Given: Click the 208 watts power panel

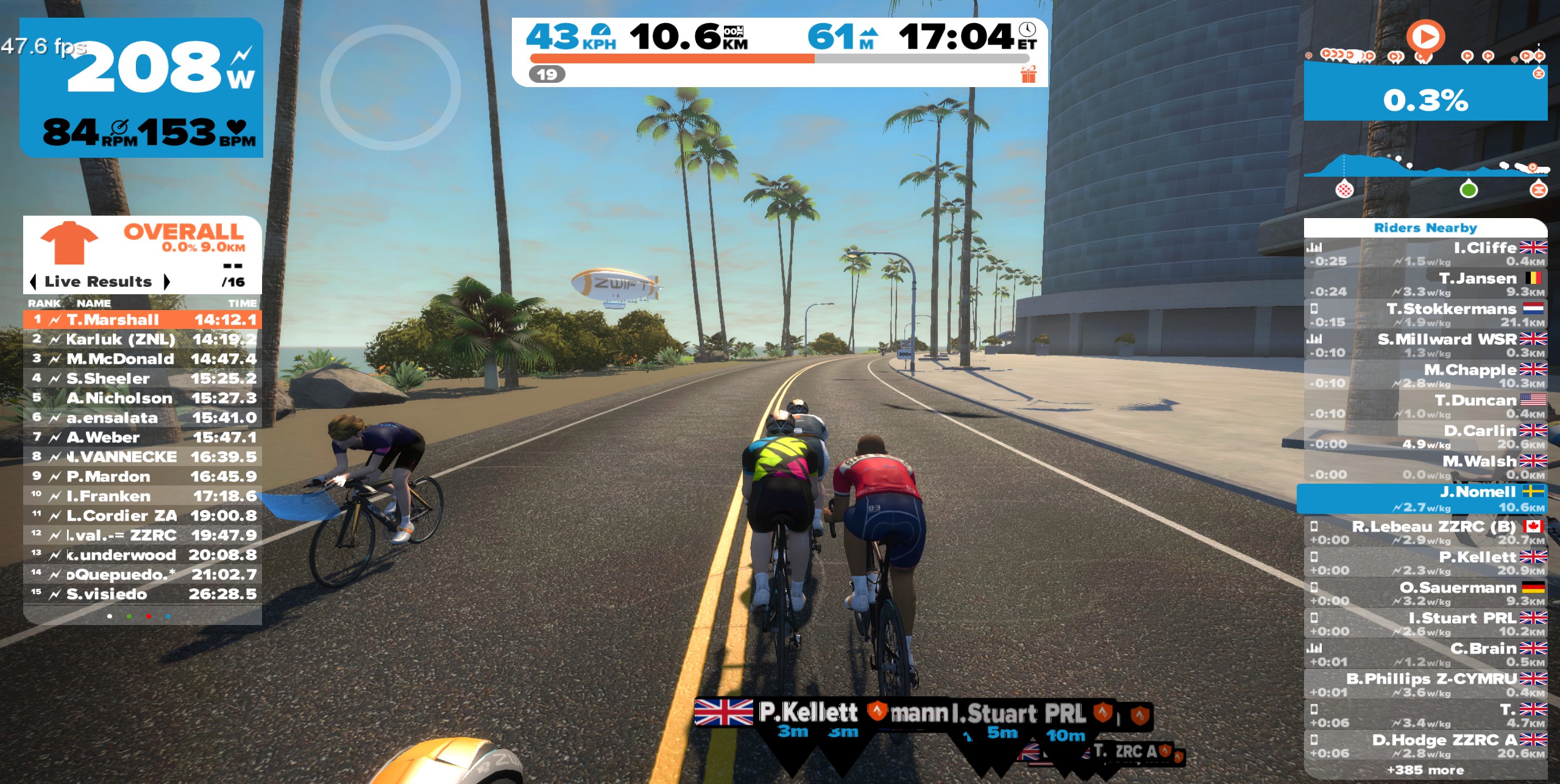Looking at the screenshot, I should (x=141, y=87).
